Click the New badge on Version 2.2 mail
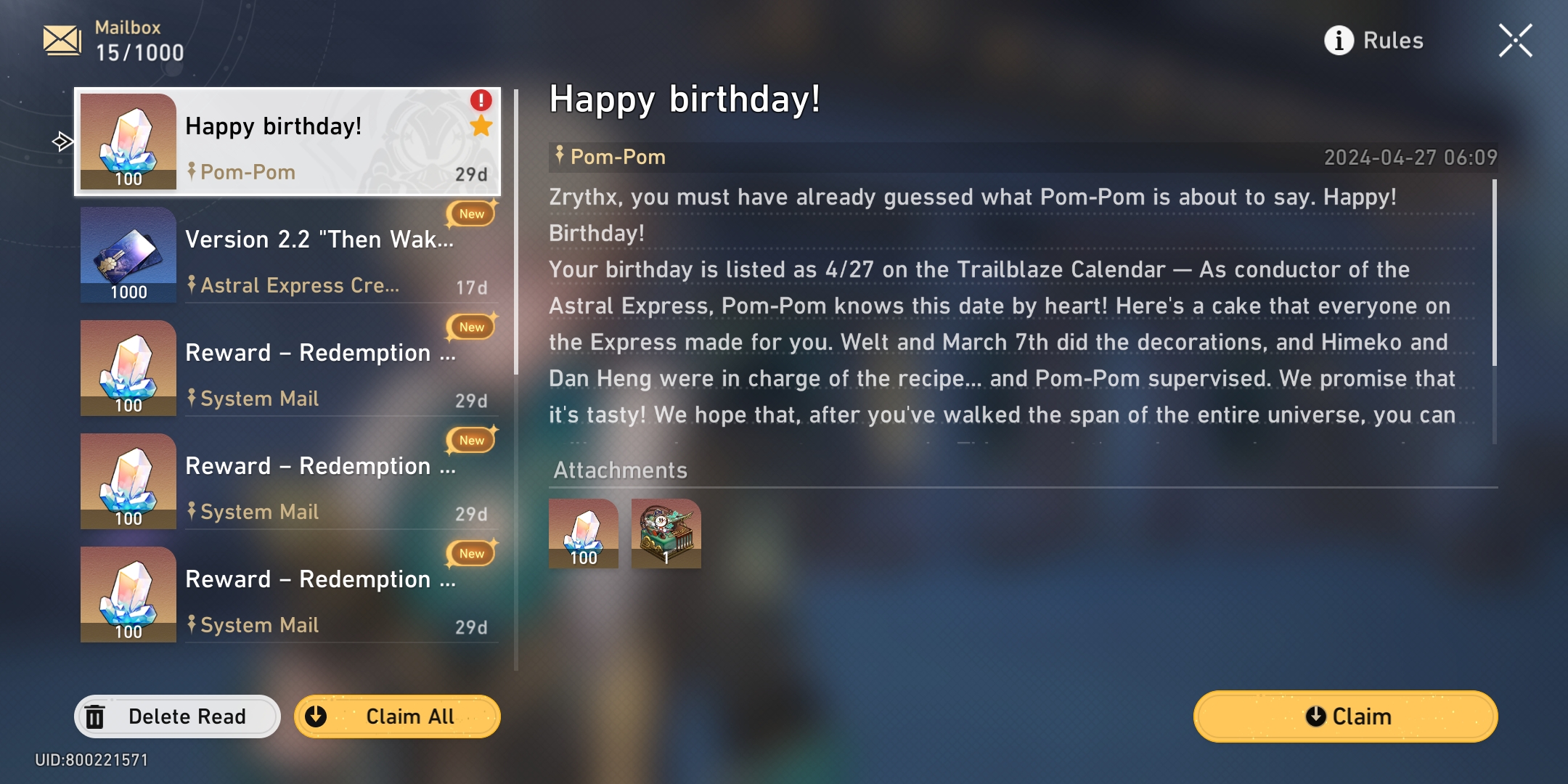1568x784 pixels. (471, 213)
